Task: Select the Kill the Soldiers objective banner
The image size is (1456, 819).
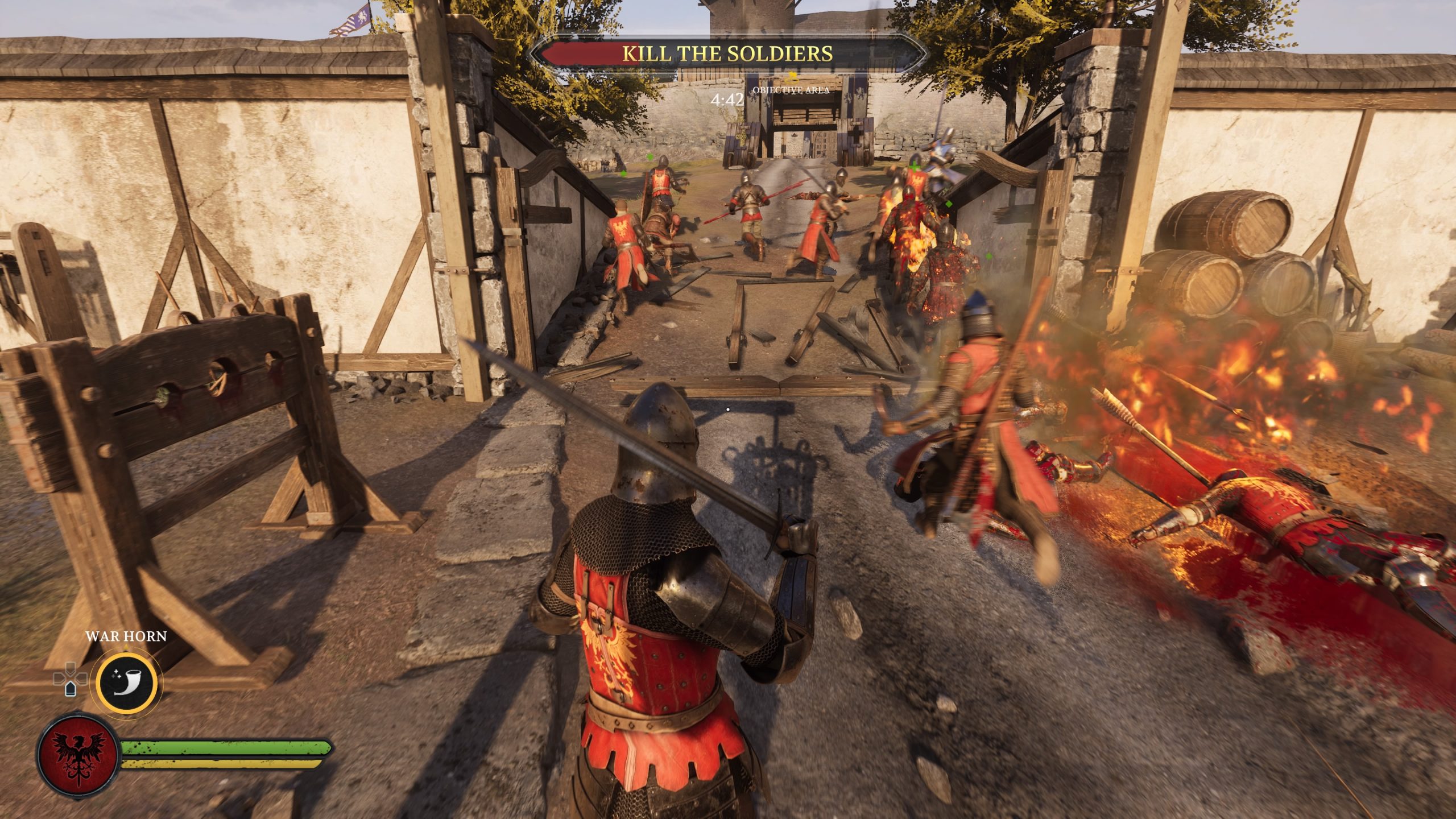Action: click(x=727, y=53)
